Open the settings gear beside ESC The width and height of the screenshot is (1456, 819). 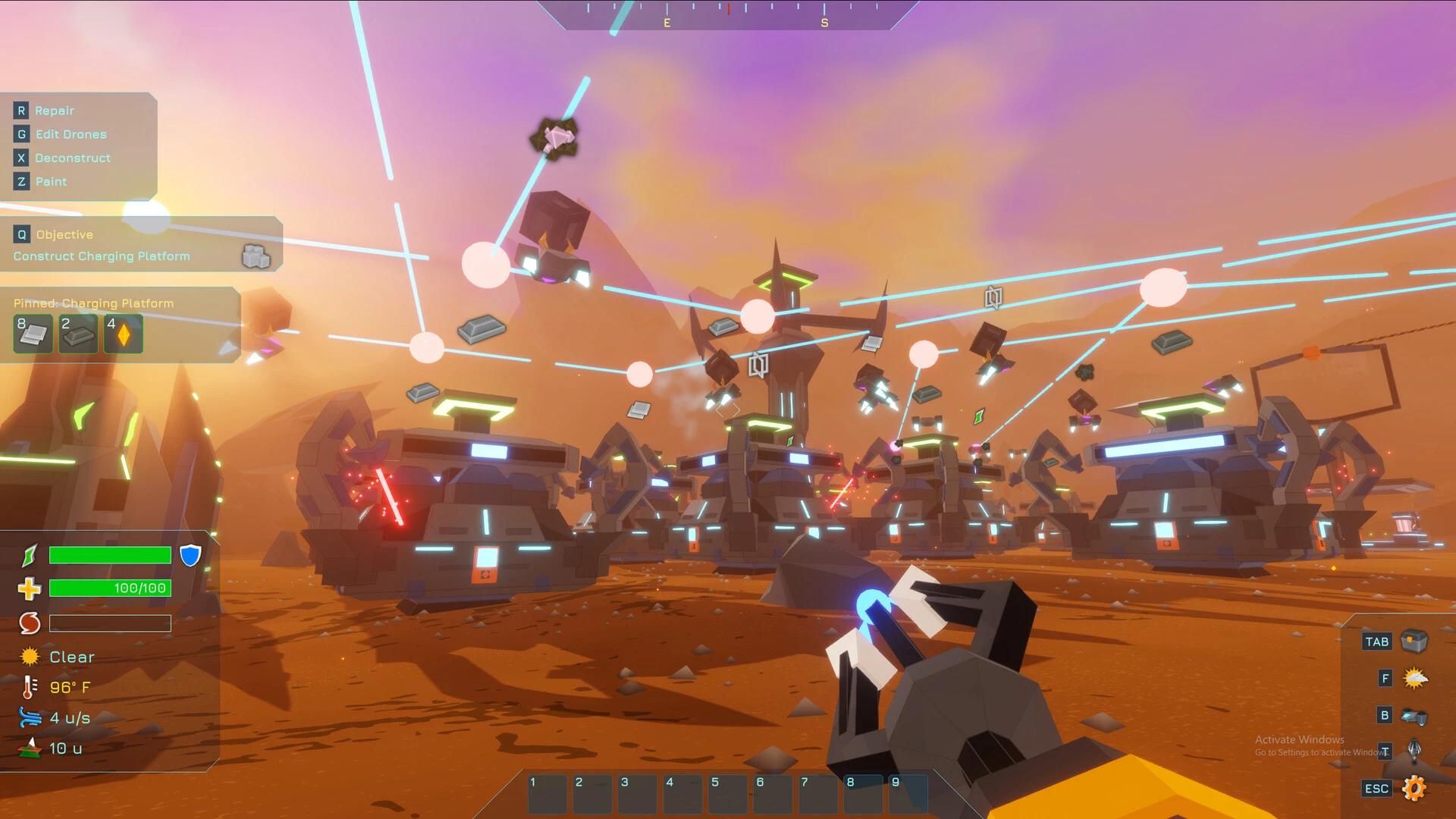pos(1417,788)
